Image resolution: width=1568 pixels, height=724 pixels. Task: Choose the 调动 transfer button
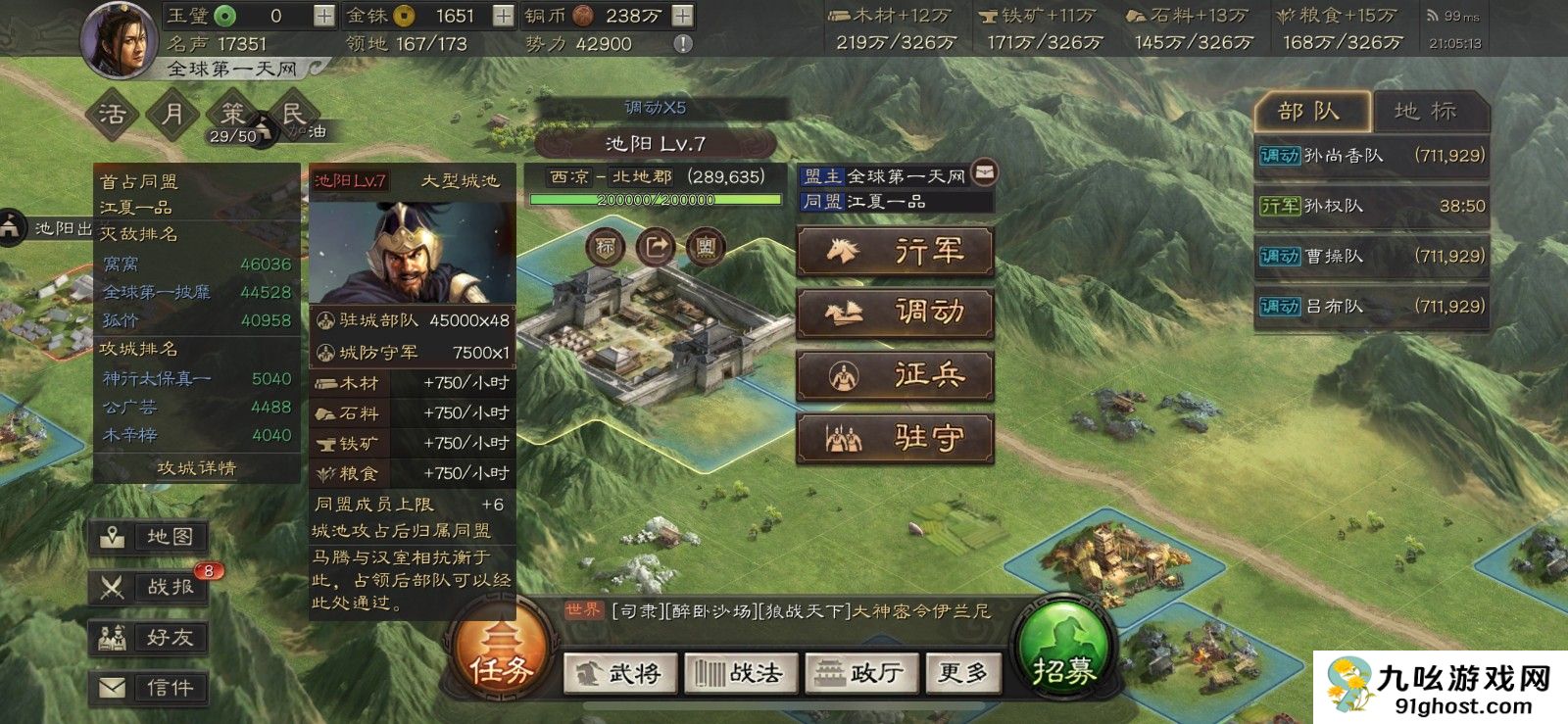click(x=896, y=314)
